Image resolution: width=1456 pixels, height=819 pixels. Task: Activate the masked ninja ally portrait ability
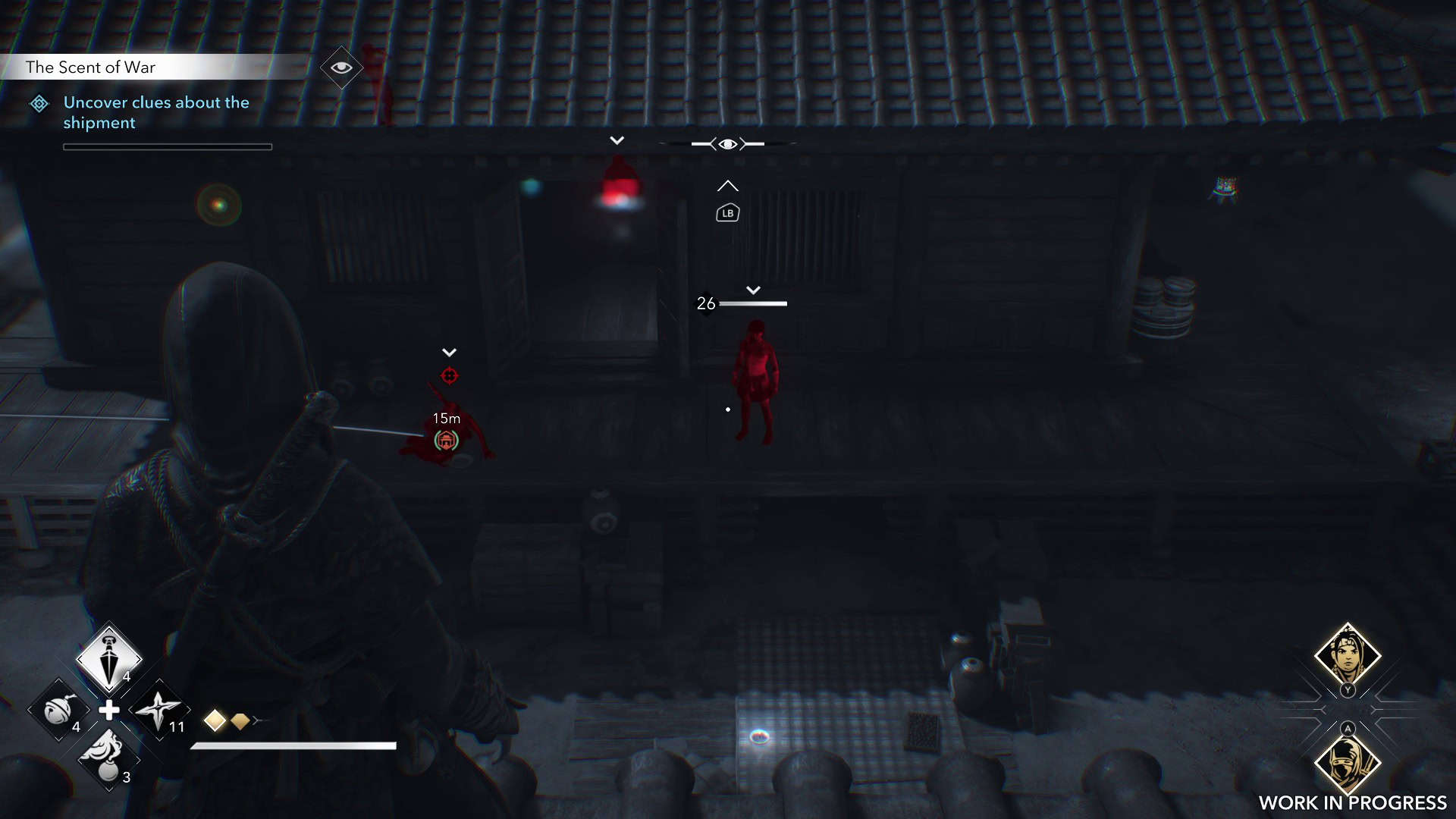pos(1347,762)
